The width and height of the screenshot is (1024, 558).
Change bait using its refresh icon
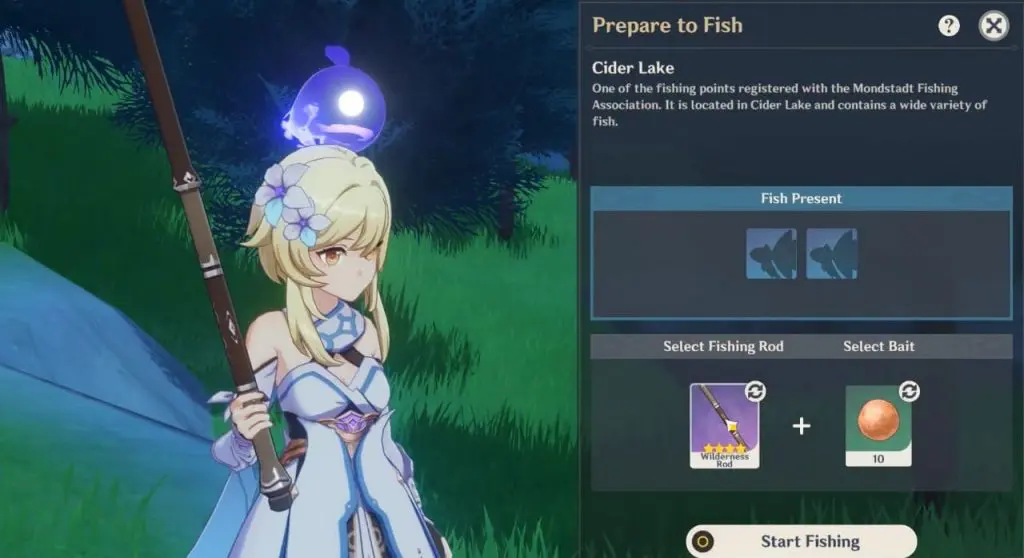pyautogui.click(x=910, y=391)
